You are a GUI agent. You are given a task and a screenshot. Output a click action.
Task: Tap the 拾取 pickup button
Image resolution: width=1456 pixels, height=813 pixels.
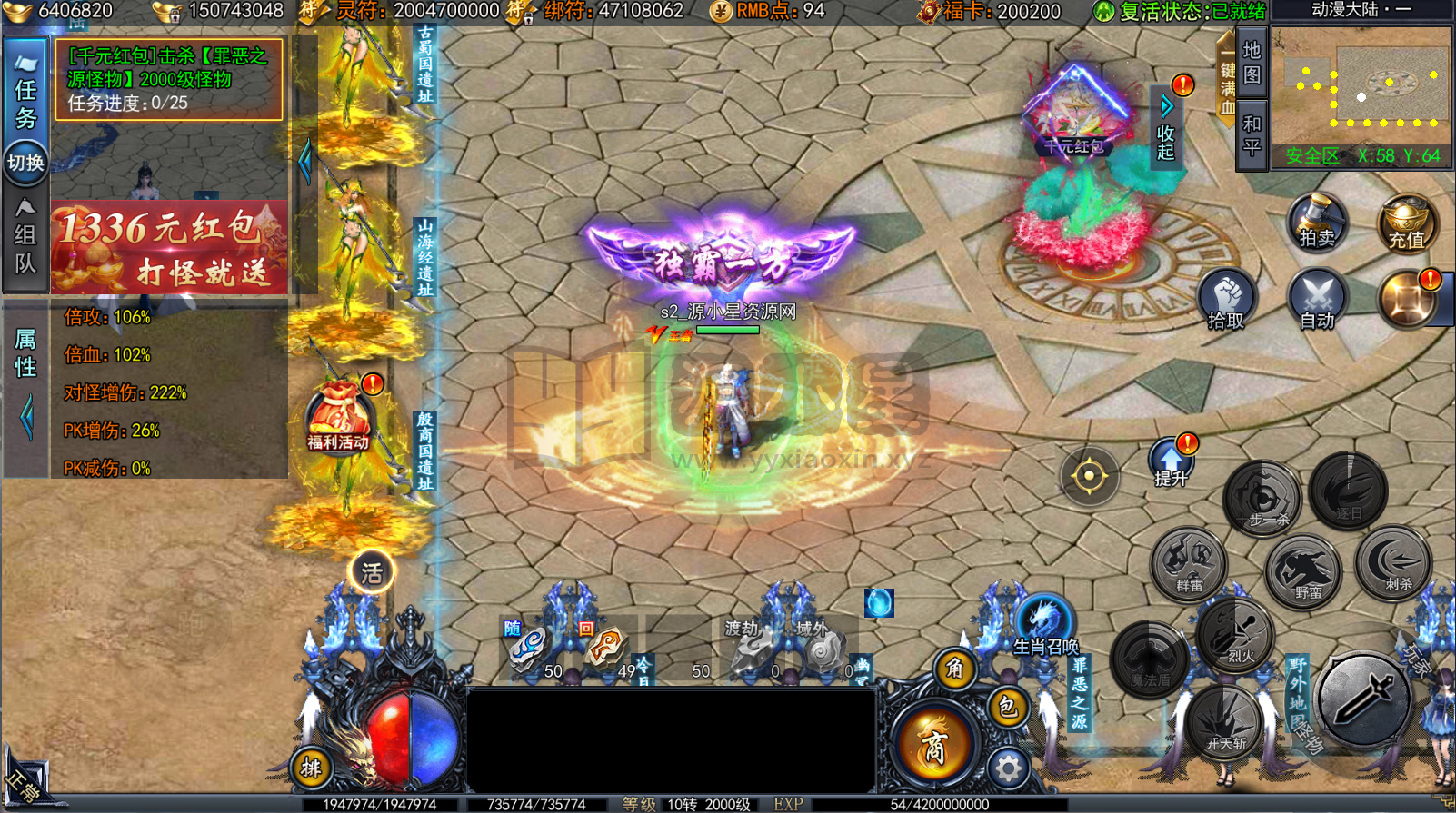tap(1226, 302)
